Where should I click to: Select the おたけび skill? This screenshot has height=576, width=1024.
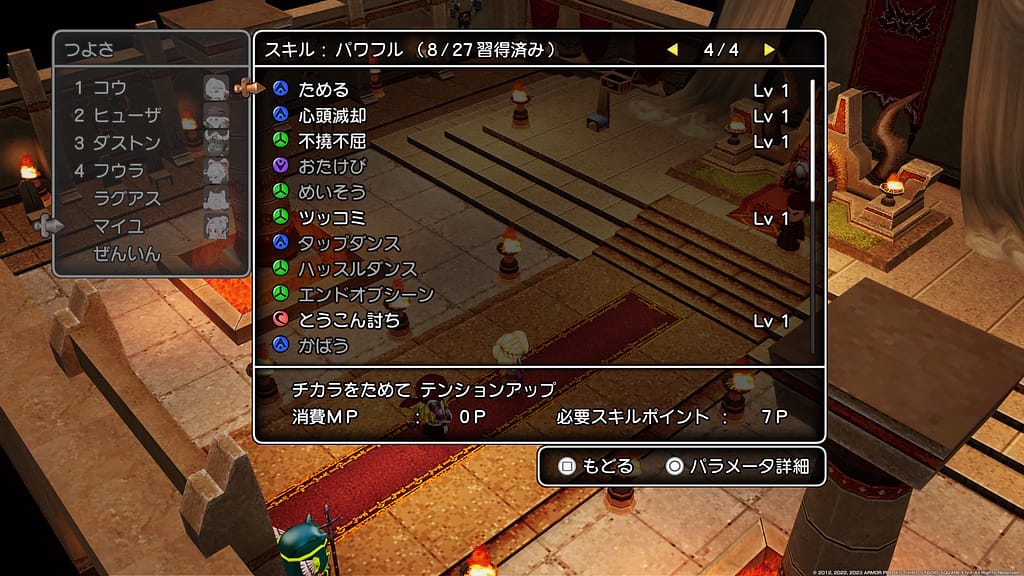[x=332, y=166]
